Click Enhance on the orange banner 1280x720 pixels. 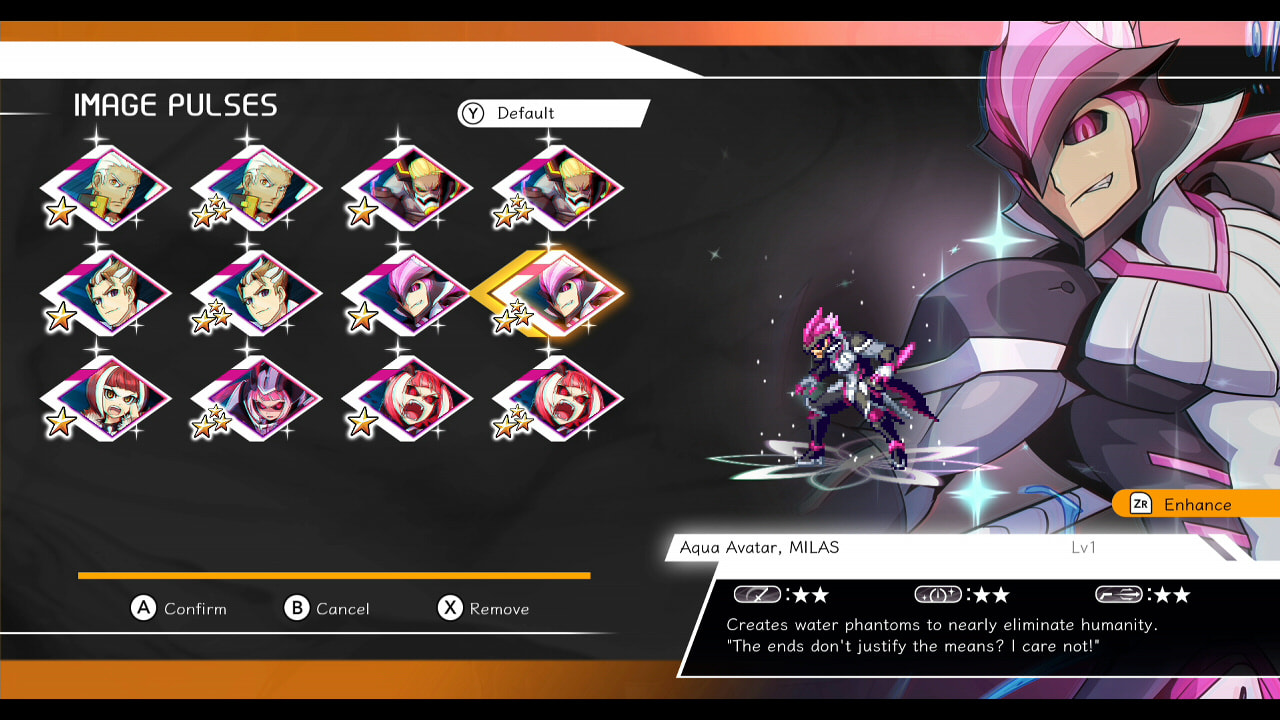point(1197,504)
